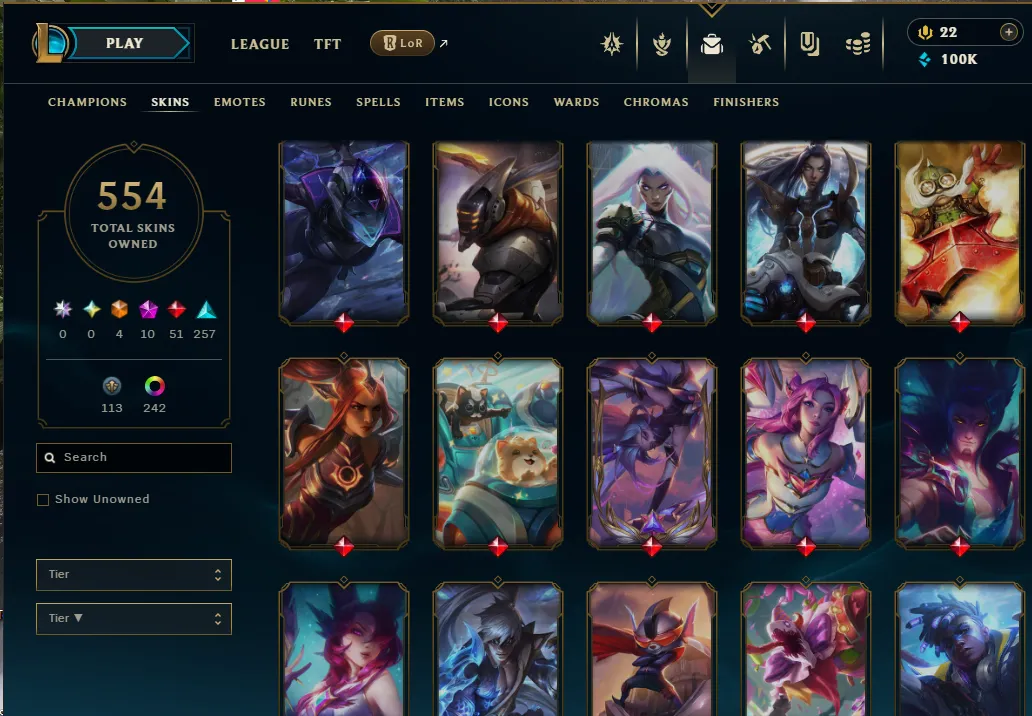Open the Champions collection tab
This screenshot has width=1032, height=716.
87,102
